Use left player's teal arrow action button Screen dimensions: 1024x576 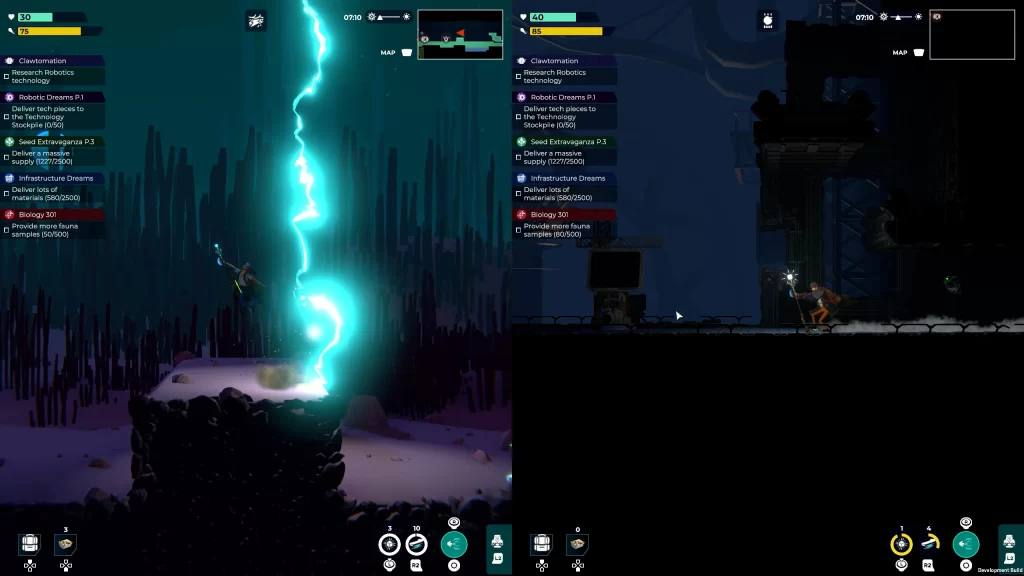pyautogui.click(x=454, y=544)
